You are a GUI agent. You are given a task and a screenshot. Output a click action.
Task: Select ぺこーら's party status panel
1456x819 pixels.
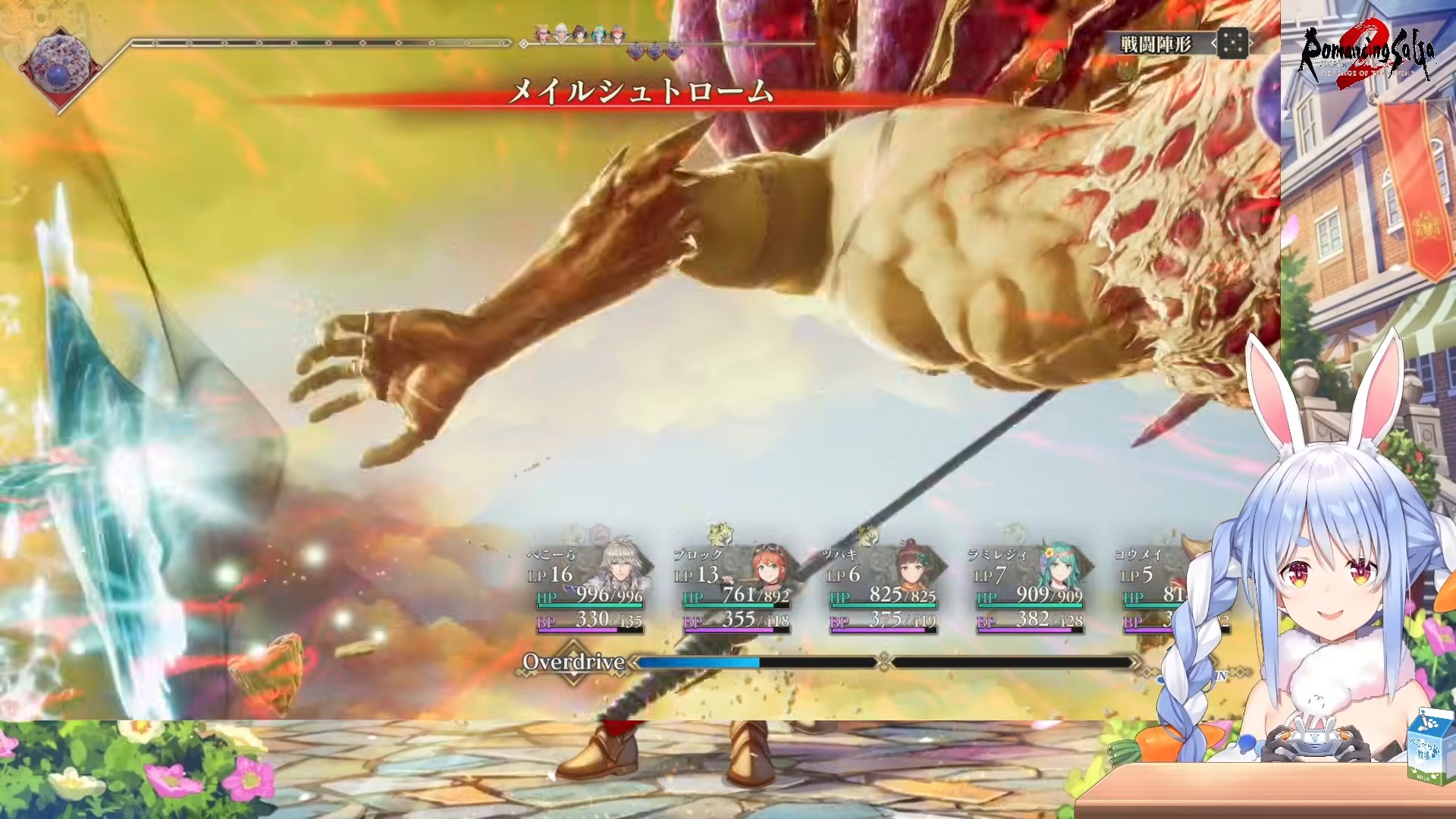[588, 590]
